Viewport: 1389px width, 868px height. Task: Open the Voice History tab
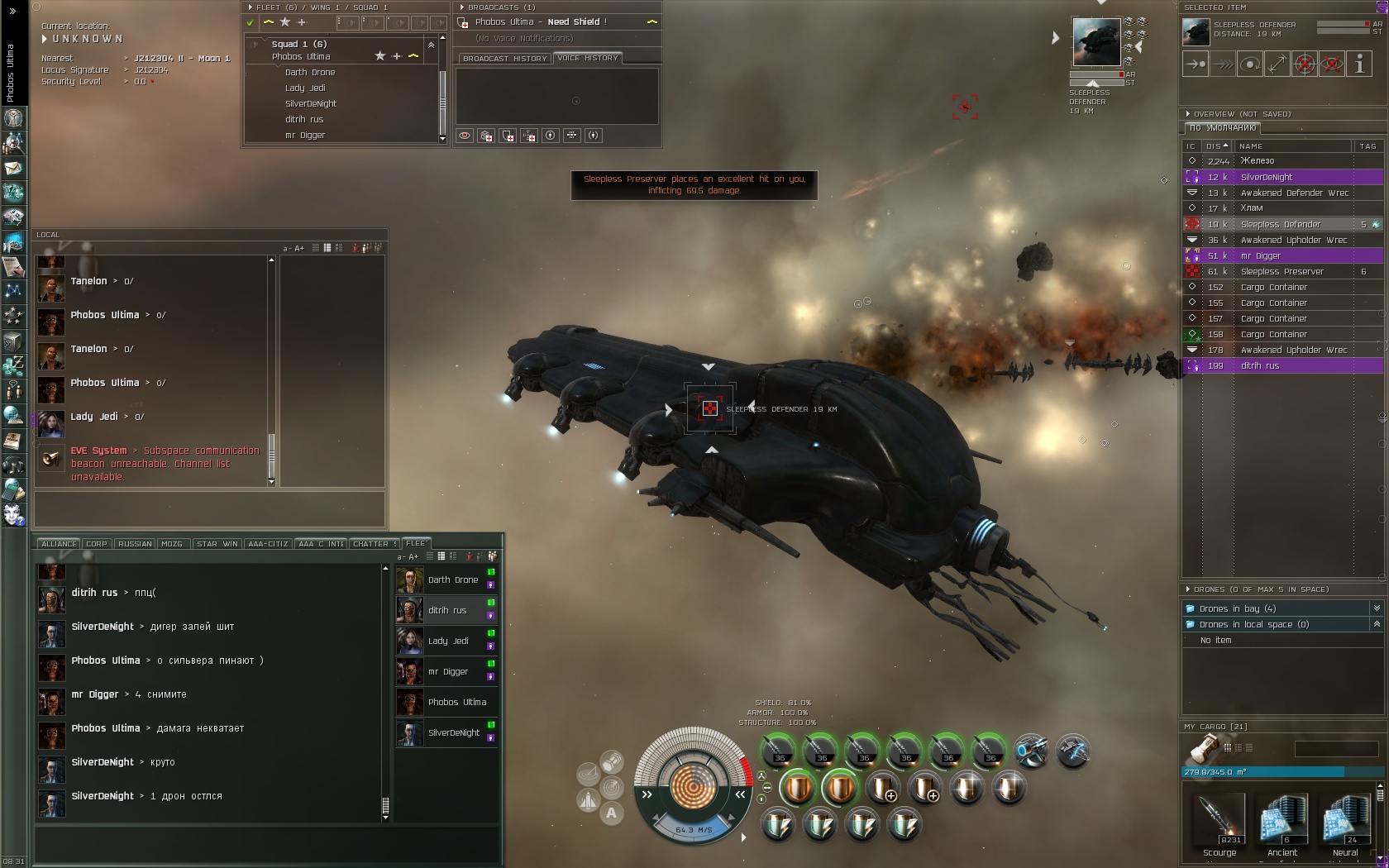pos(587,58)
